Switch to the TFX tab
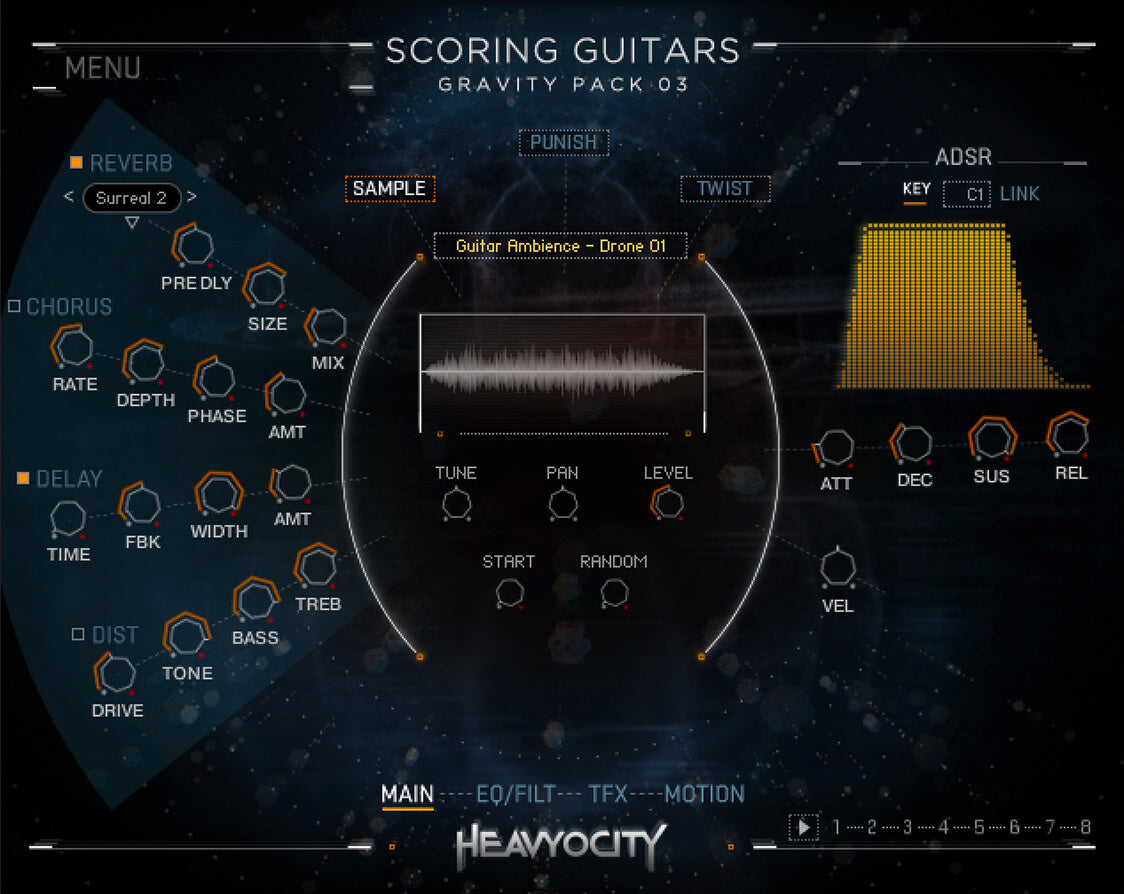Screen dimensions: 1124x894 point(608,795)
